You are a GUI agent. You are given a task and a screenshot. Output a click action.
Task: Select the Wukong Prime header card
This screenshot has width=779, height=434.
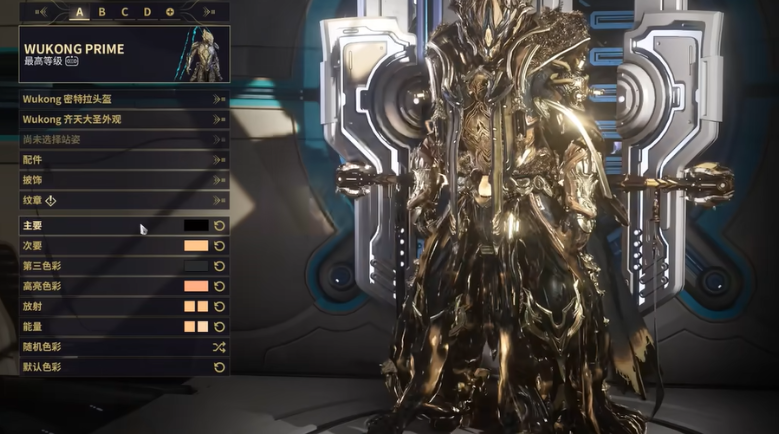[124, 54]
